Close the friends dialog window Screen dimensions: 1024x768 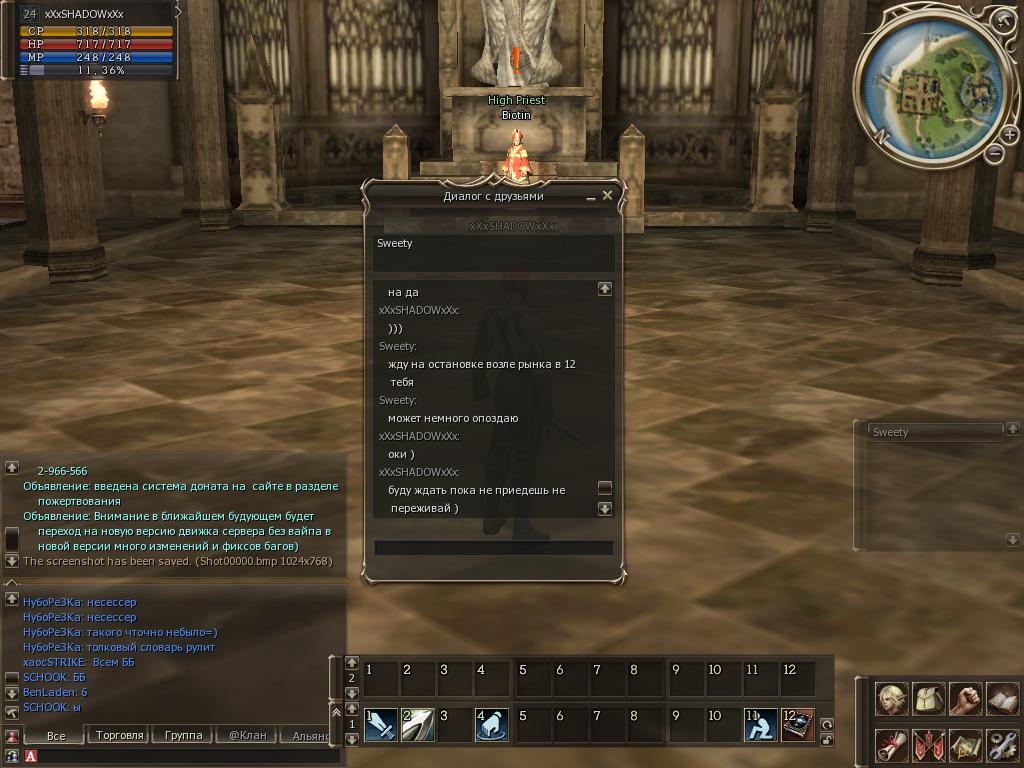coord(607,196)
